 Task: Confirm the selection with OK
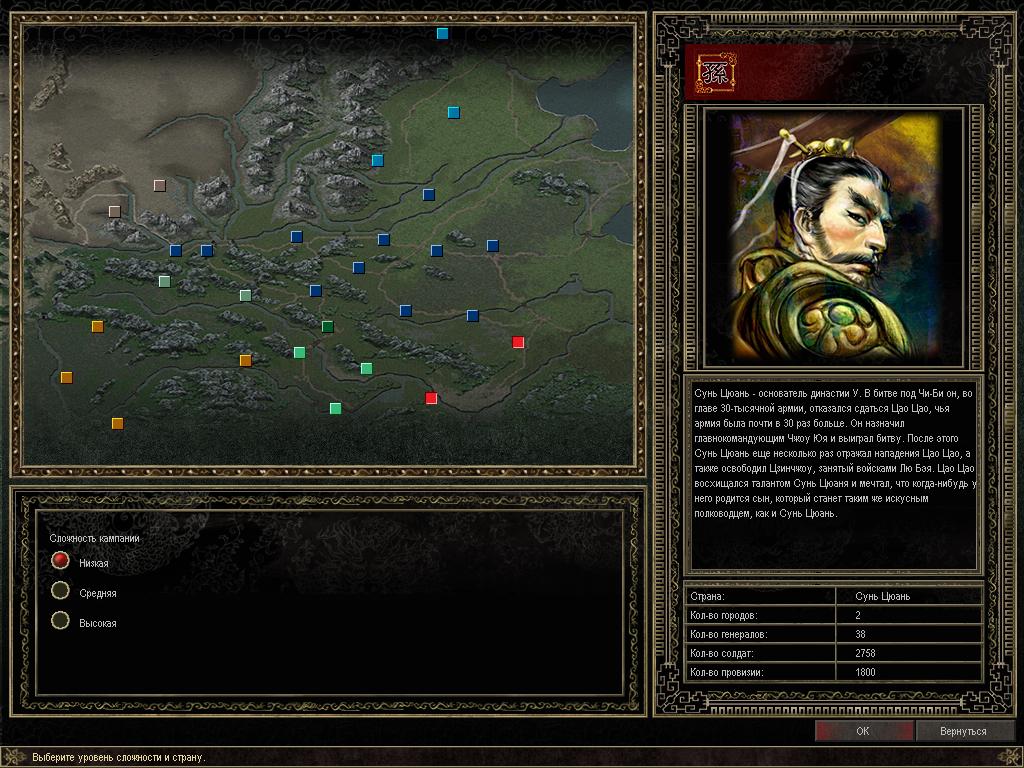[863, 731]
